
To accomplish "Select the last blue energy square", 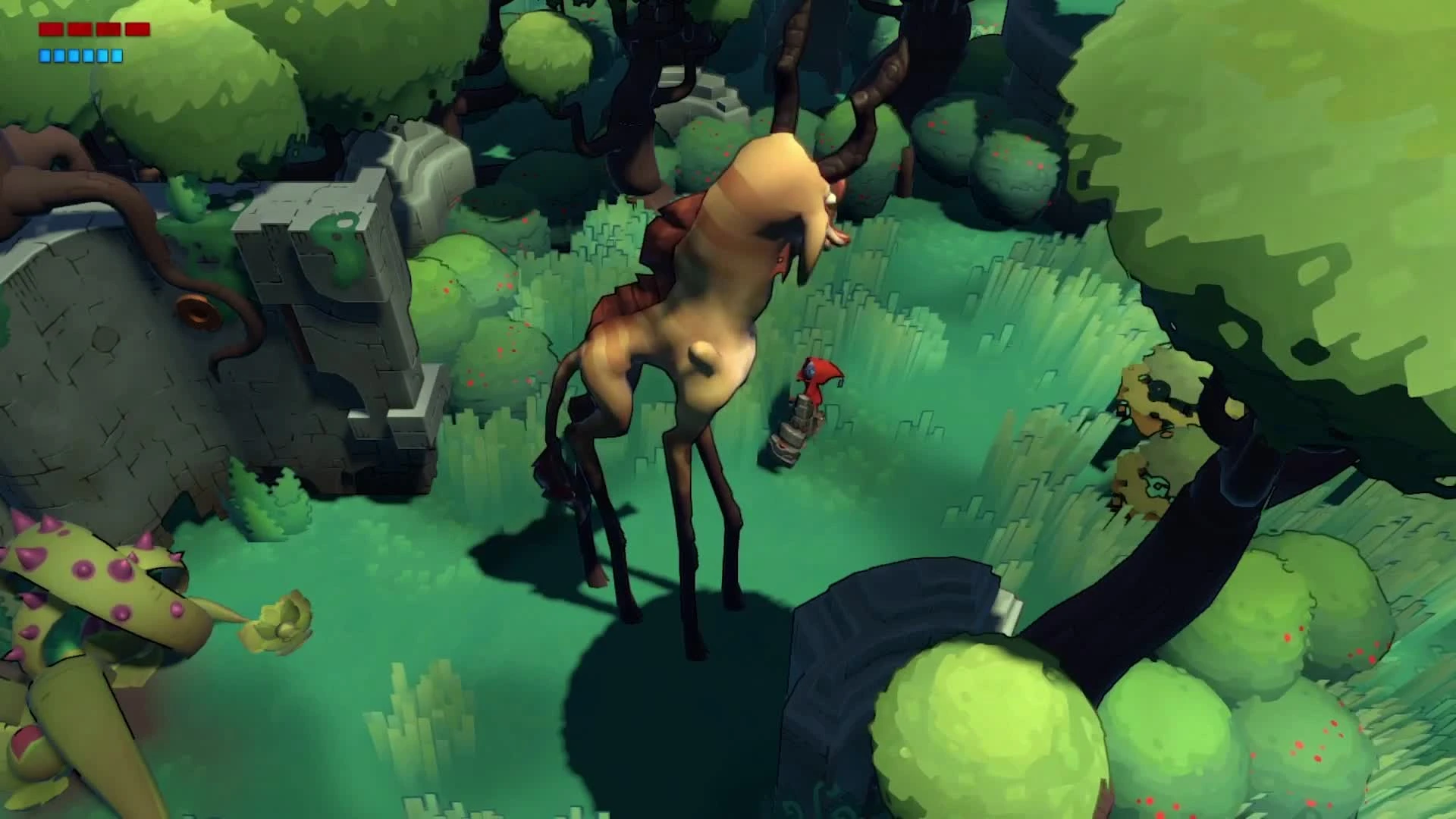I will point(117,55).
